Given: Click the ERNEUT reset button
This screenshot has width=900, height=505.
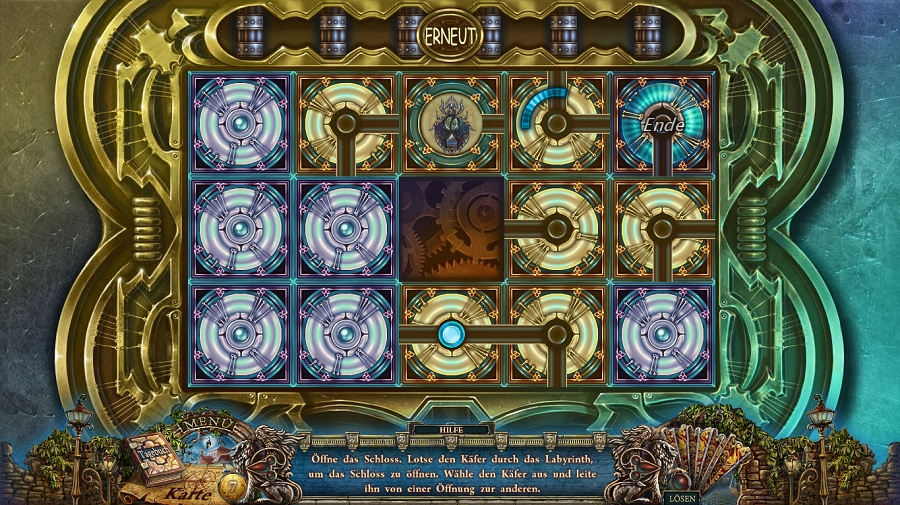Looking at the screenshot, I should pyautogui.click(x=449, y=35).
